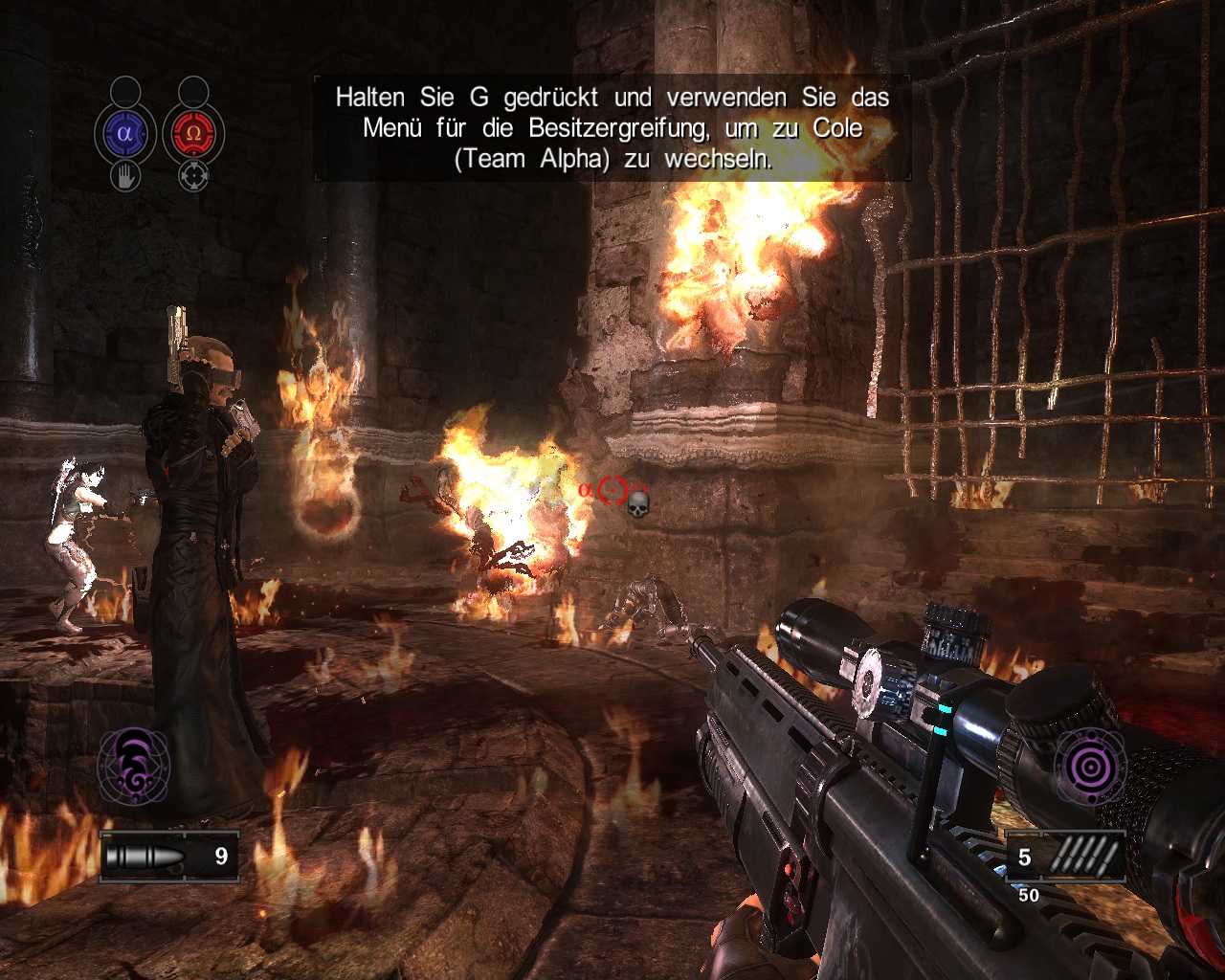
Task: Activate the purple spiral power icon
Action: [x=134, y=766]
